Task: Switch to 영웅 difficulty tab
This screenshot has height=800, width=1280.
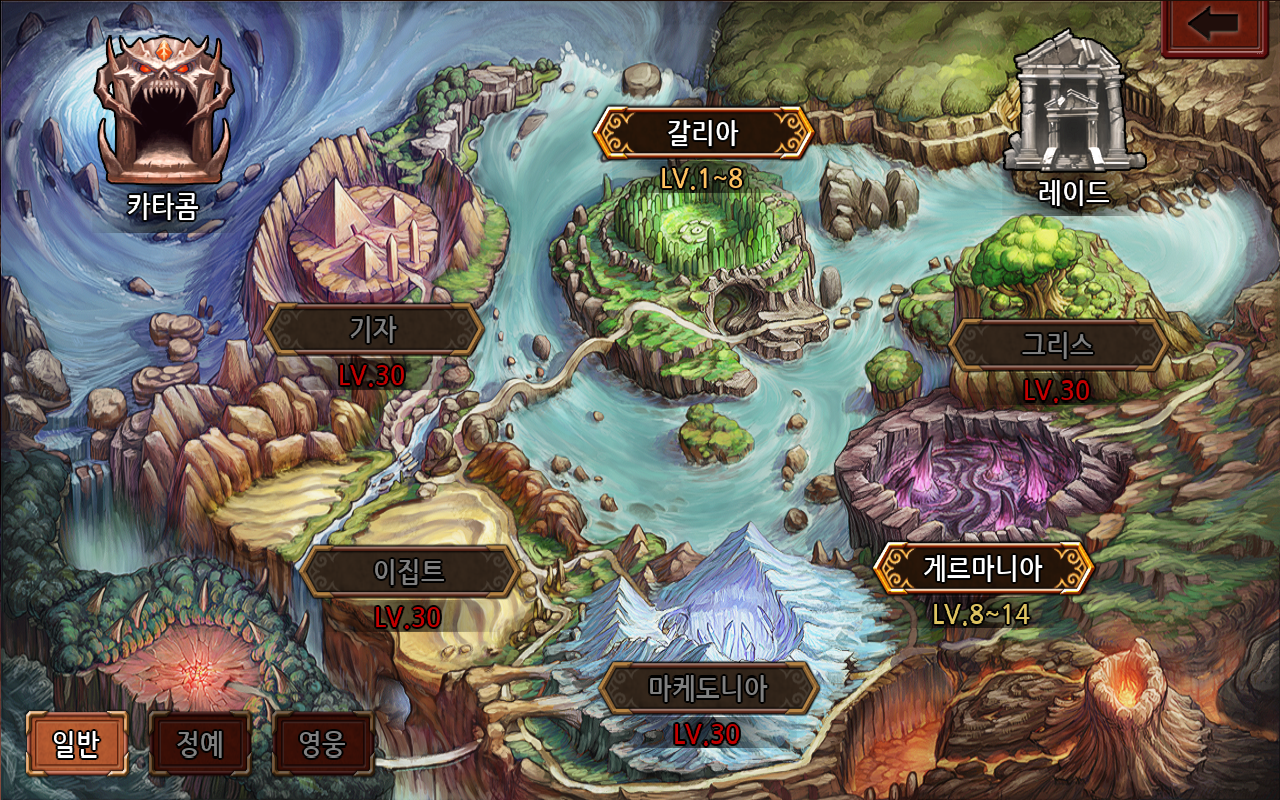Action: coord(322,743)
